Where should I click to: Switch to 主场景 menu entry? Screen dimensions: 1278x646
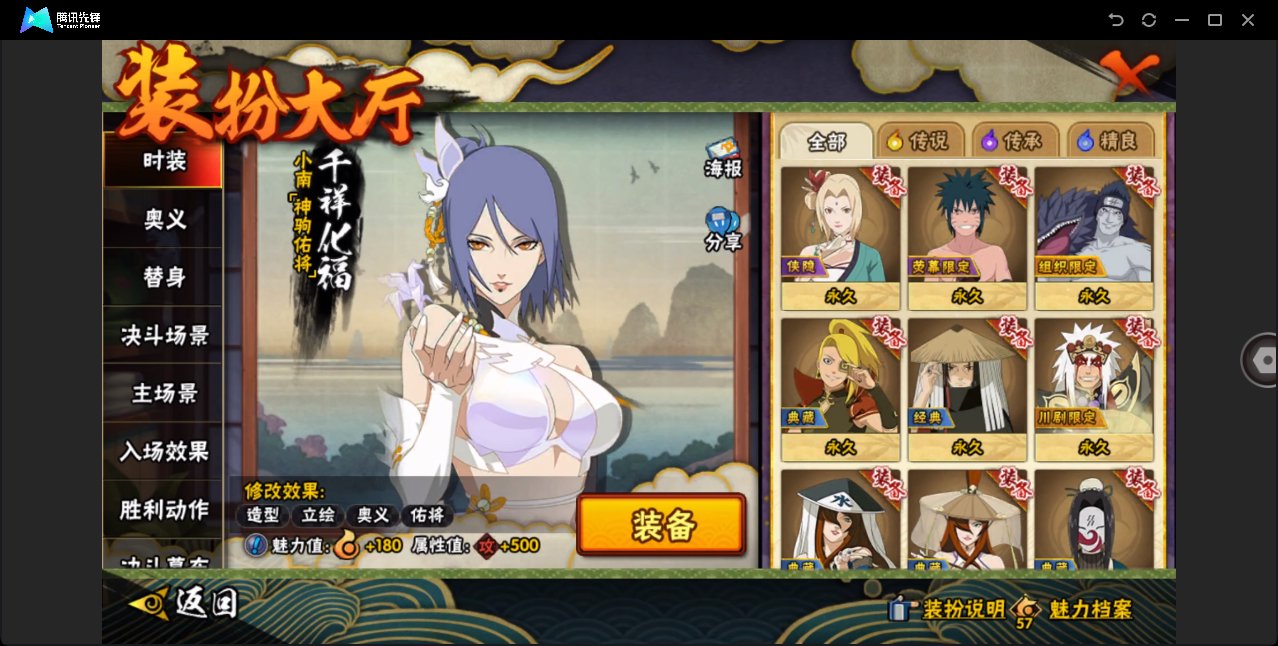163,393
